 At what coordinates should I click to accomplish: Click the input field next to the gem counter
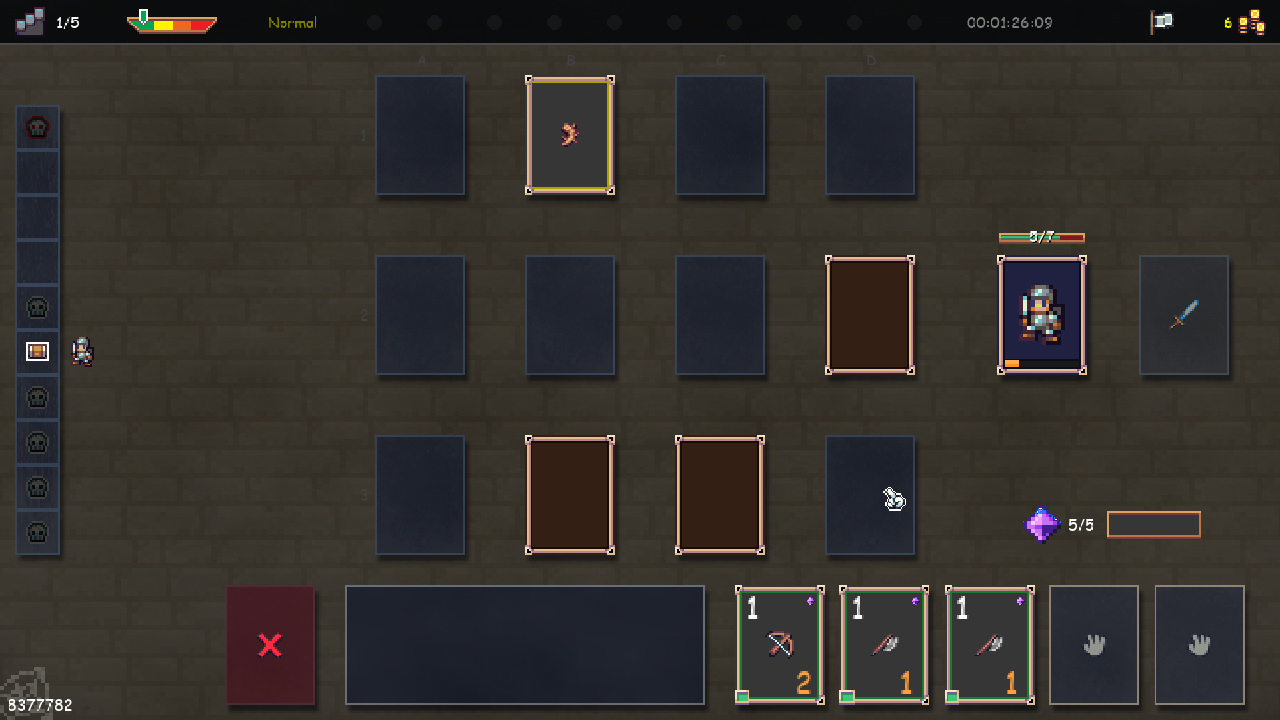click(x=1153, y=523)
